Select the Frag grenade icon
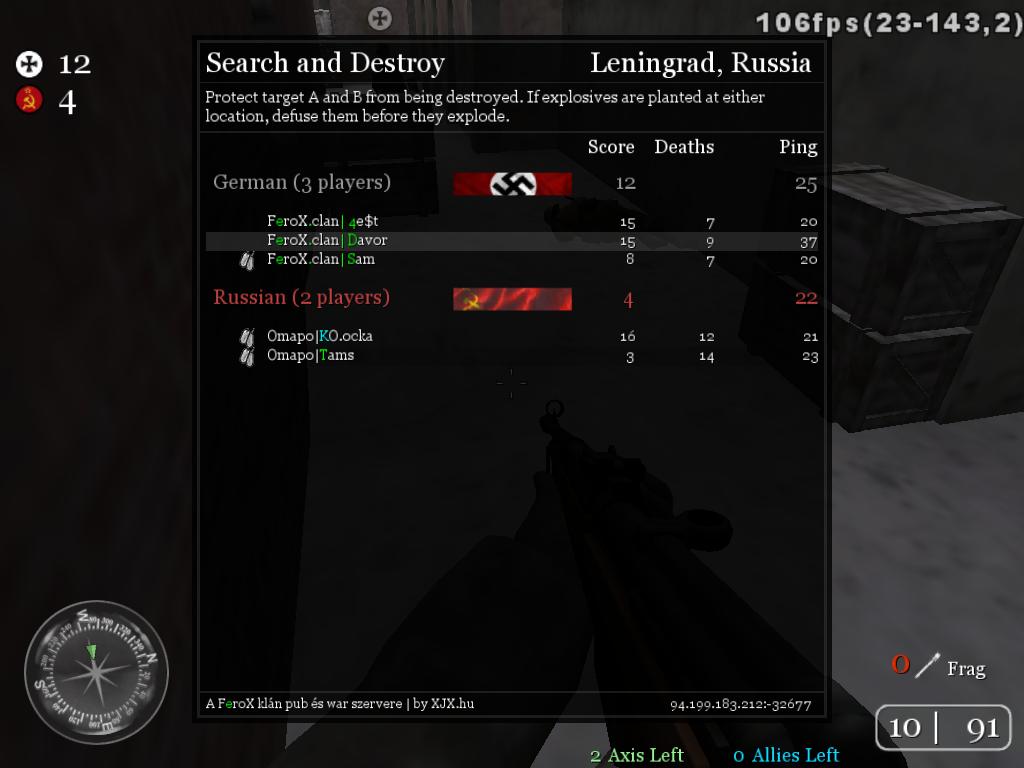 pos(928,665)
